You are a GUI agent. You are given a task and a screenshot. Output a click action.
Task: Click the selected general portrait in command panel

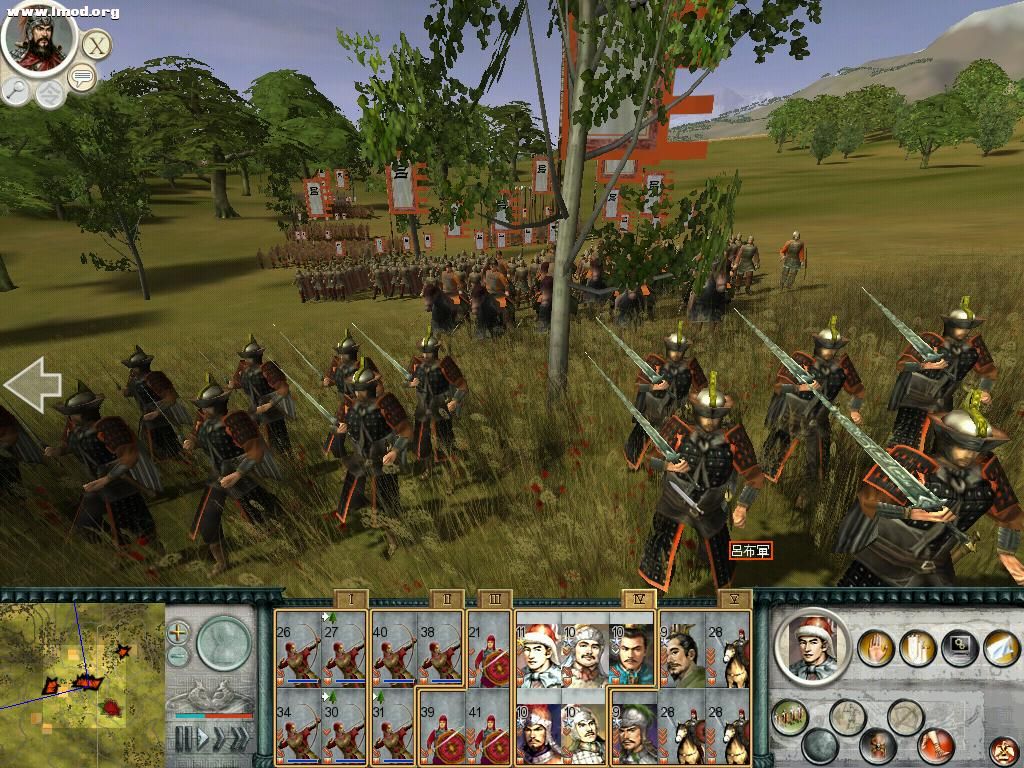click(812, 647)
